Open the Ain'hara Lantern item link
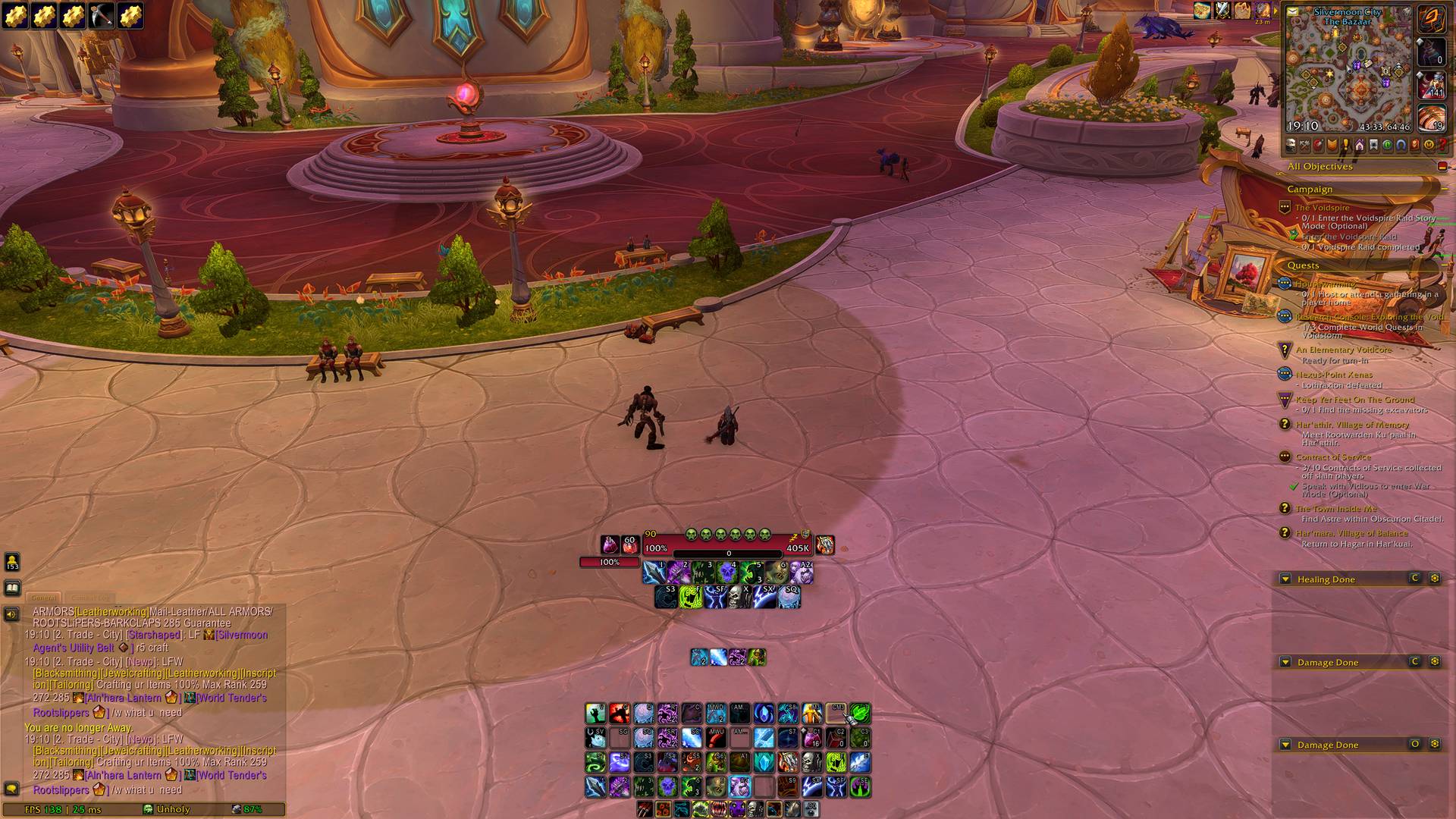 pos(124,698)
